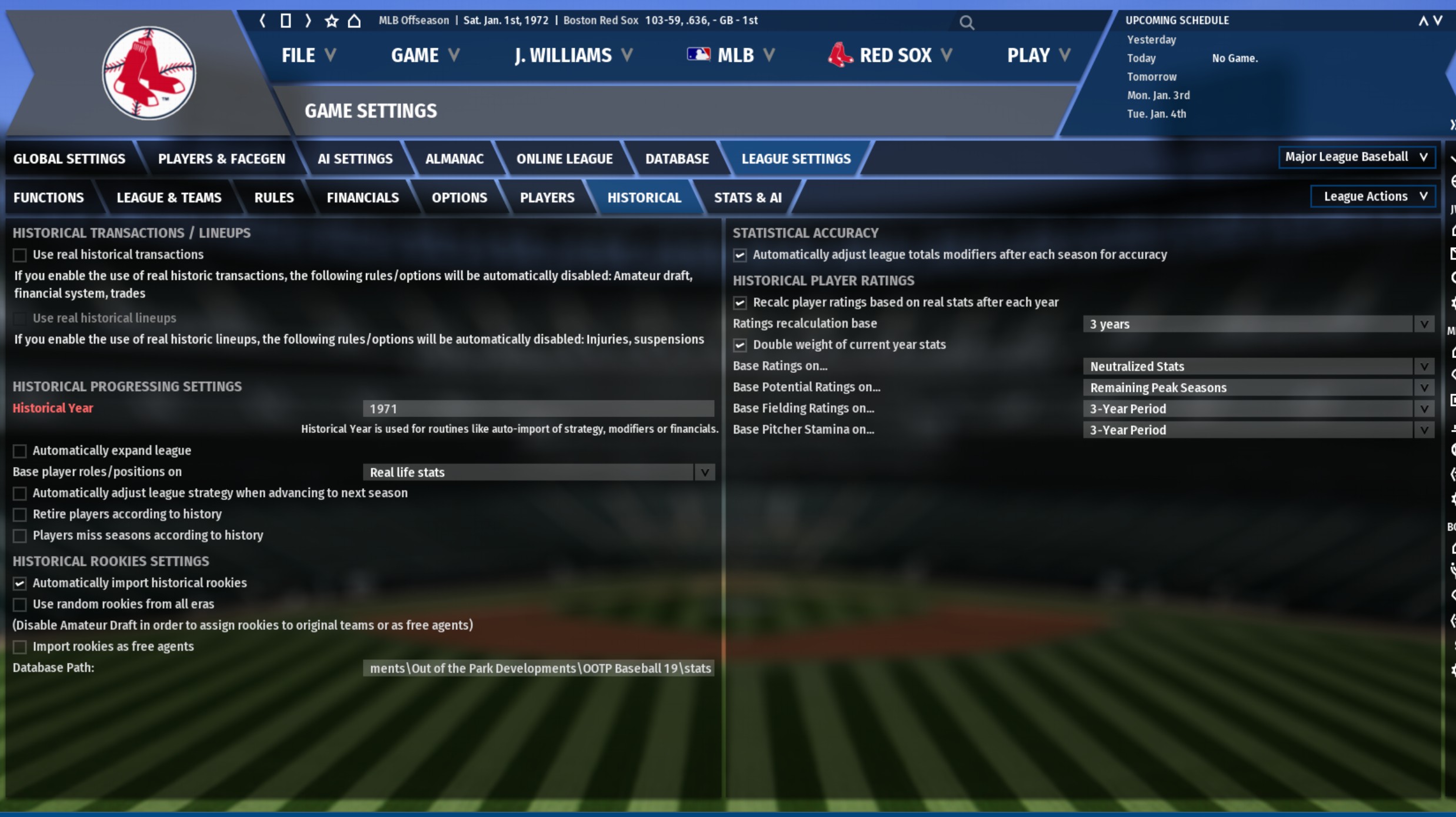Open the League Actions dropdown
This screenshot has height=817, width=1456.
(1373, 196)
